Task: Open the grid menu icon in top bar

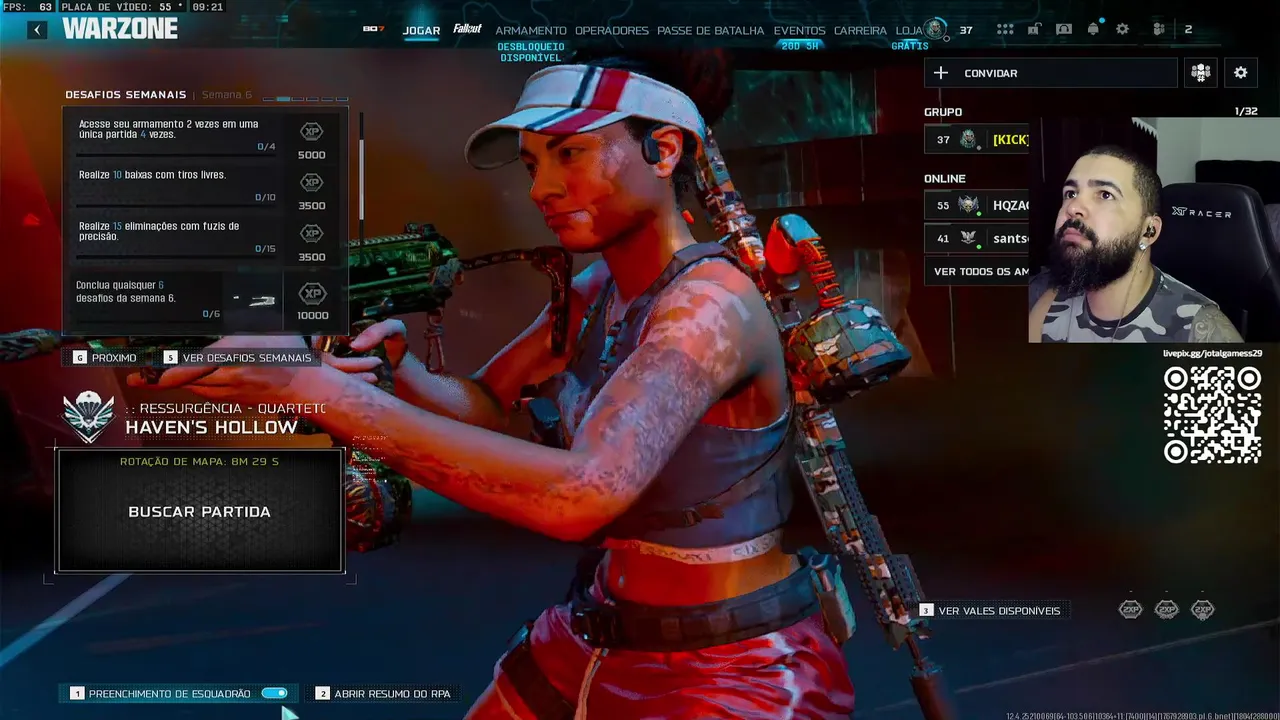Action: pyautogui.click(x=1005, y=30)
